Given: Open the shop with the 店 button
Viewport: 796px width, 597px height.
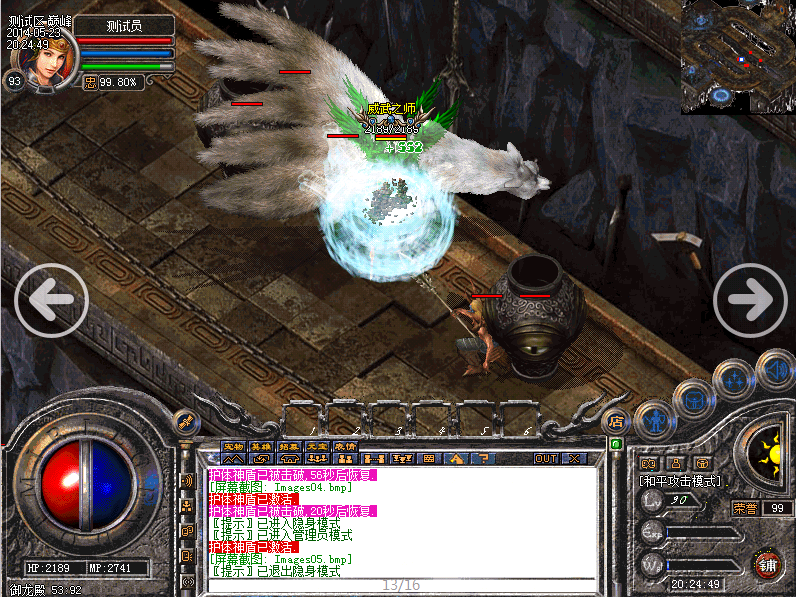Looking at the screenshot, I should pos(617,420).
